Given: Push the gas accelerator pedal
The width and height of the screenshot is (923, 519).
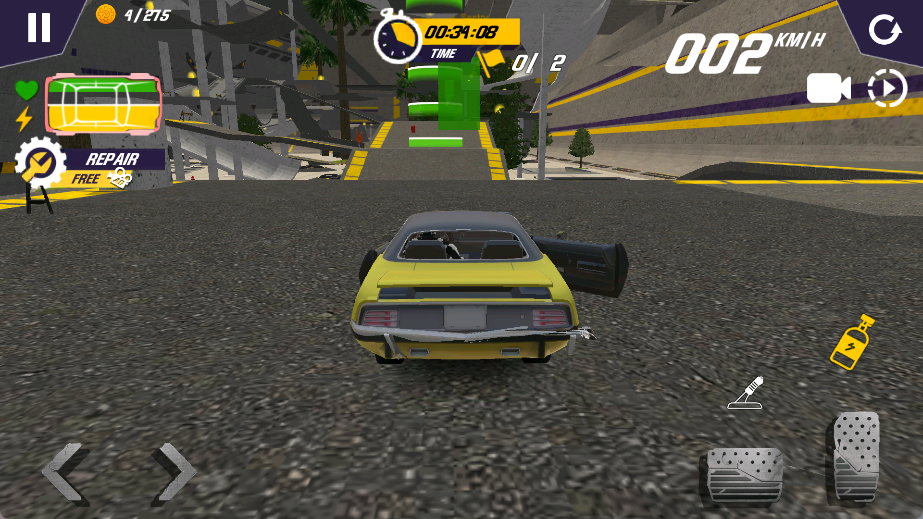Looking at the screenshot, I should pos(855,457).
